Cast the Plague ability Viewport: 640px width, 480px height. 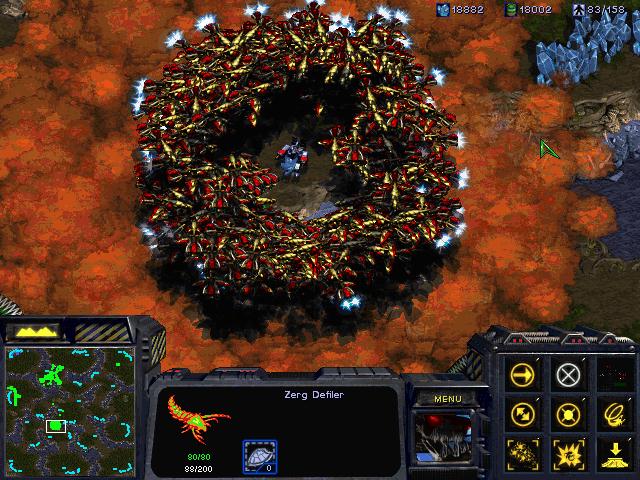[x=568, y=451]
